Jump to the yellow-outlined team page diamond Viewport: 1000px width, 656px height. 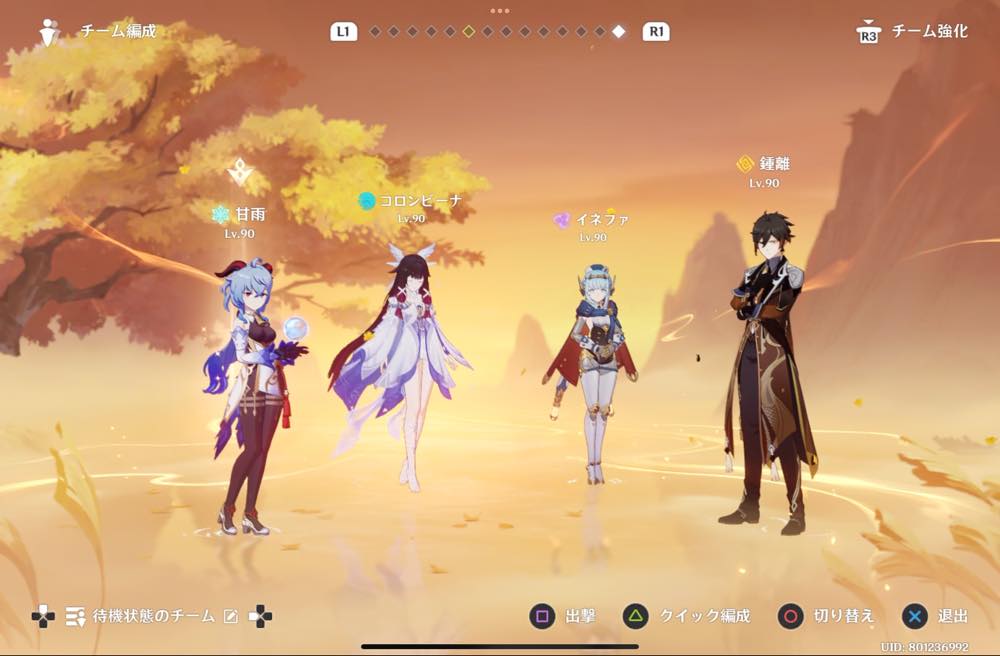click(x=468, y=31)
